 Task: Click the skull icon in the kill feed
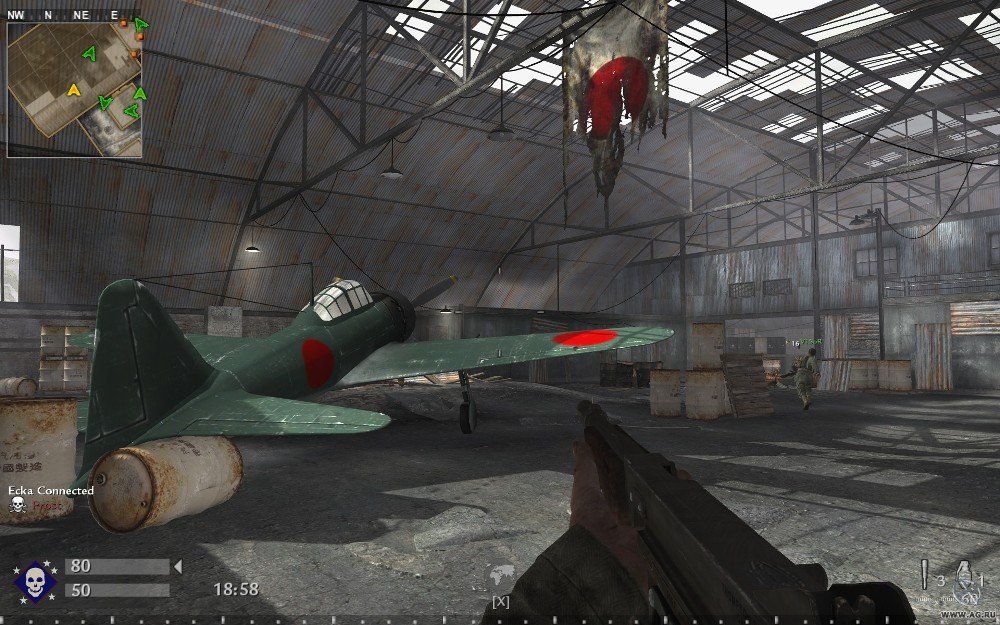(17, 506)
